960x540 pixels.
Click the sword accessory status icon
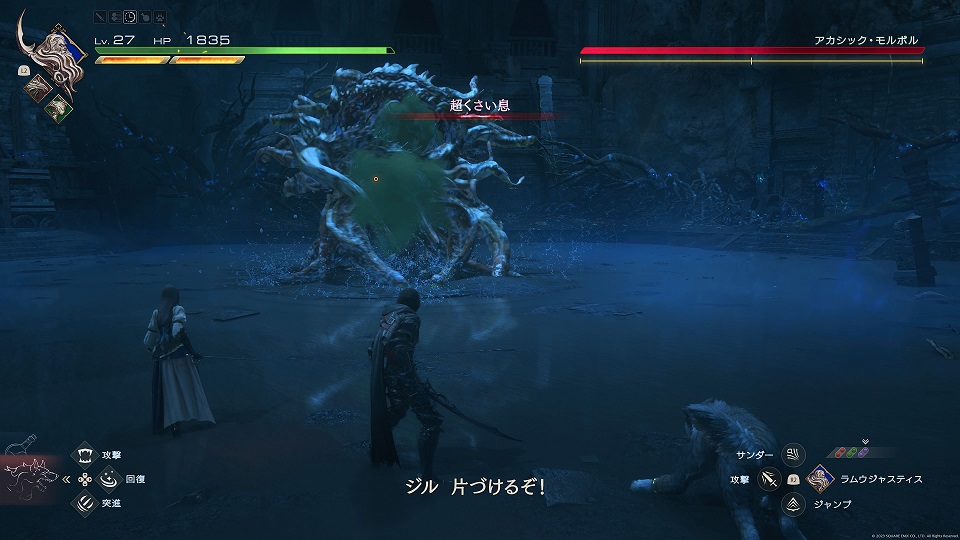[x=101, y=17]
